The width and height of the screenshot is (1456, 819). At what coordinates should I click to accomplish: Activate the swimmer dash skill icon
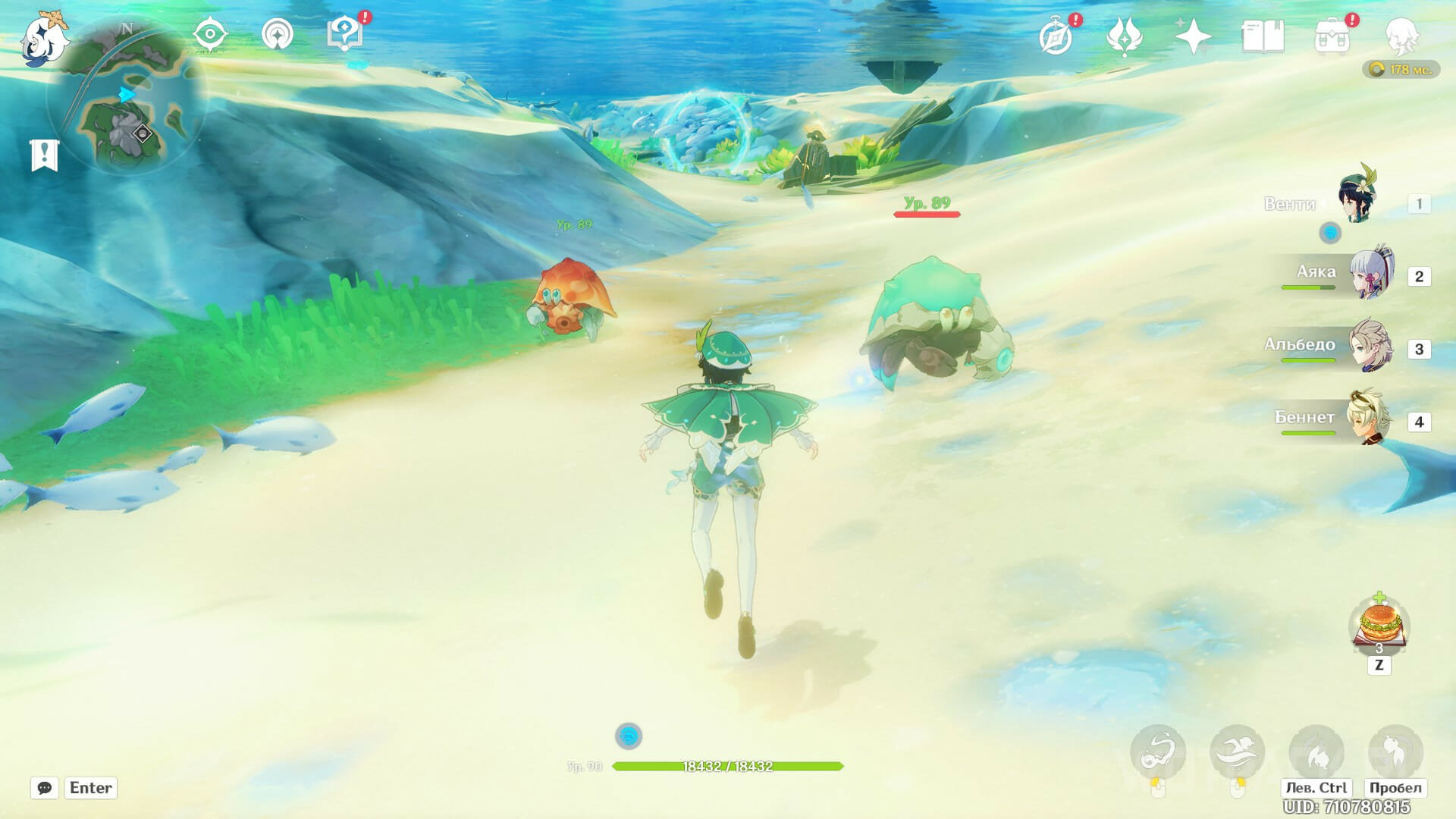pos(1237,752)
